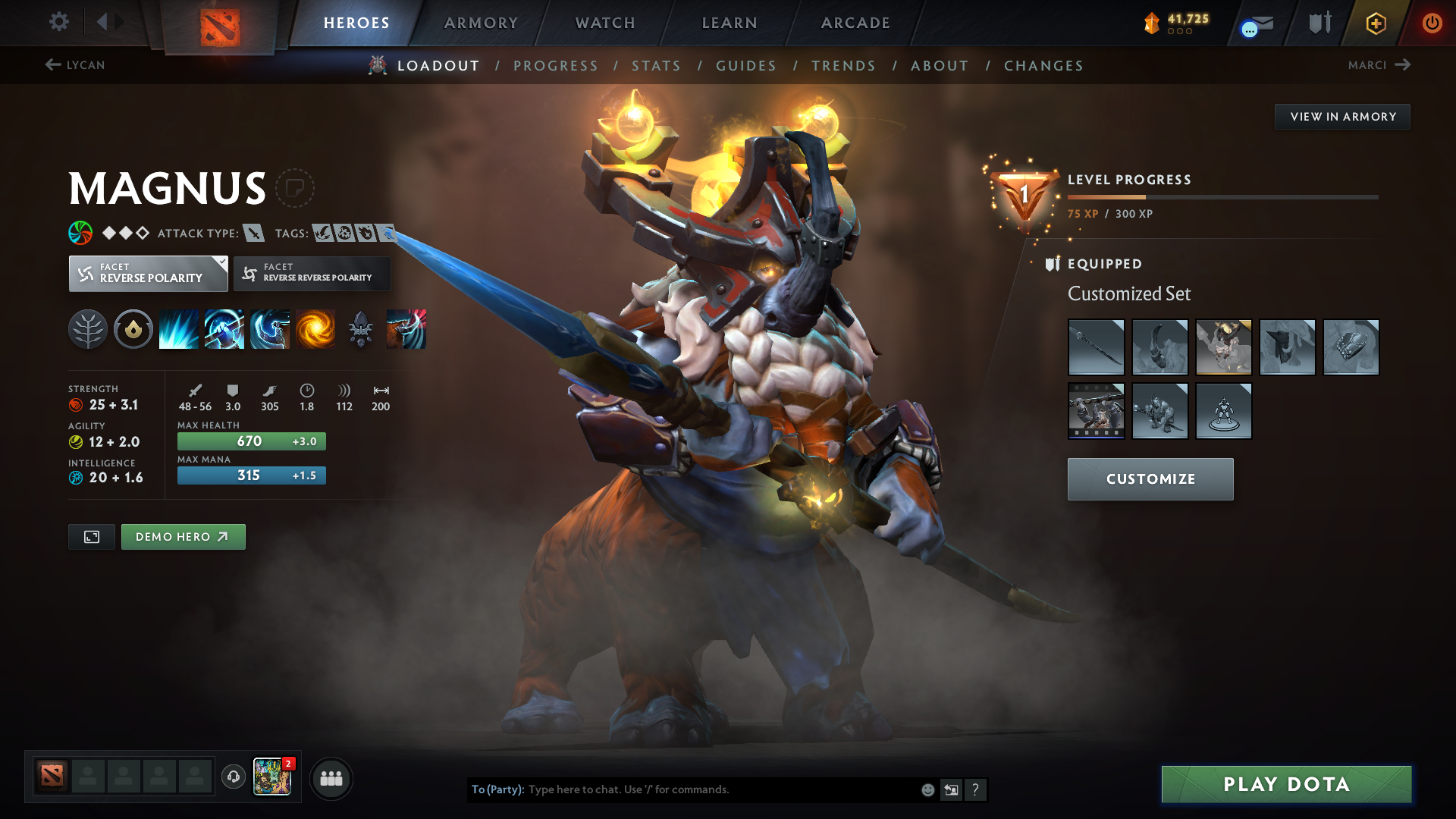Select the weapon thumbnail in Customized Set
Image resolution: width=1456 pixels, height=819 pixels.
click(1097, 347)
